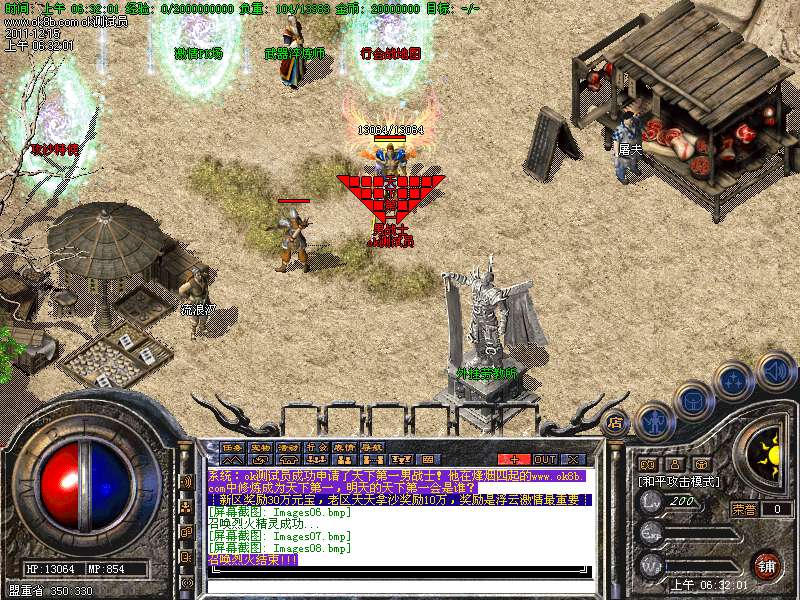The width and height of the screenshot is (800, 600).
Task: Click the red plus button above chat
Action: point(514,459)
